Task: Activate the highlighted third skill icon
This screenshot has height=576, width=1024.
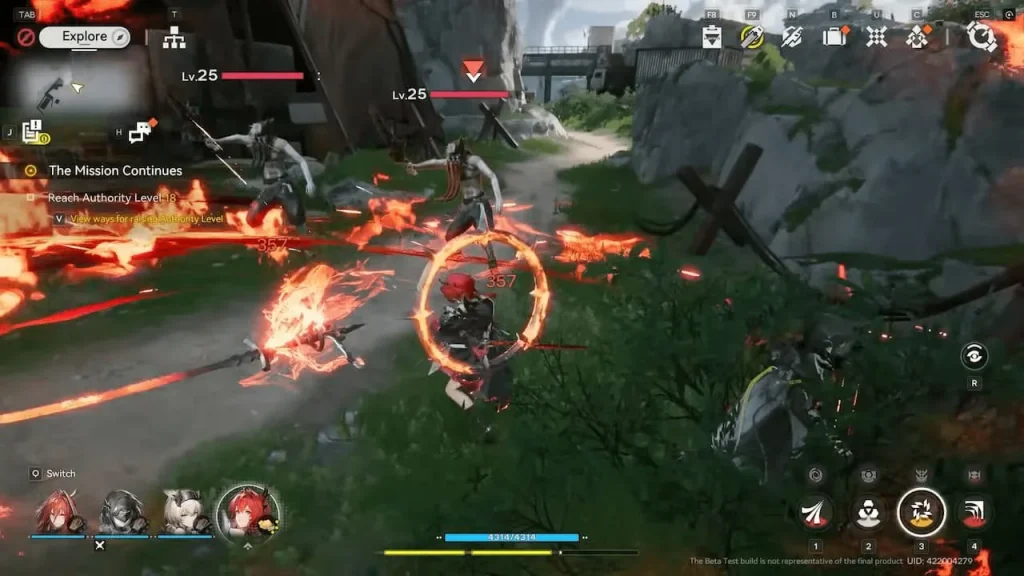Action: pyautogui.click(x=921, y=513)
